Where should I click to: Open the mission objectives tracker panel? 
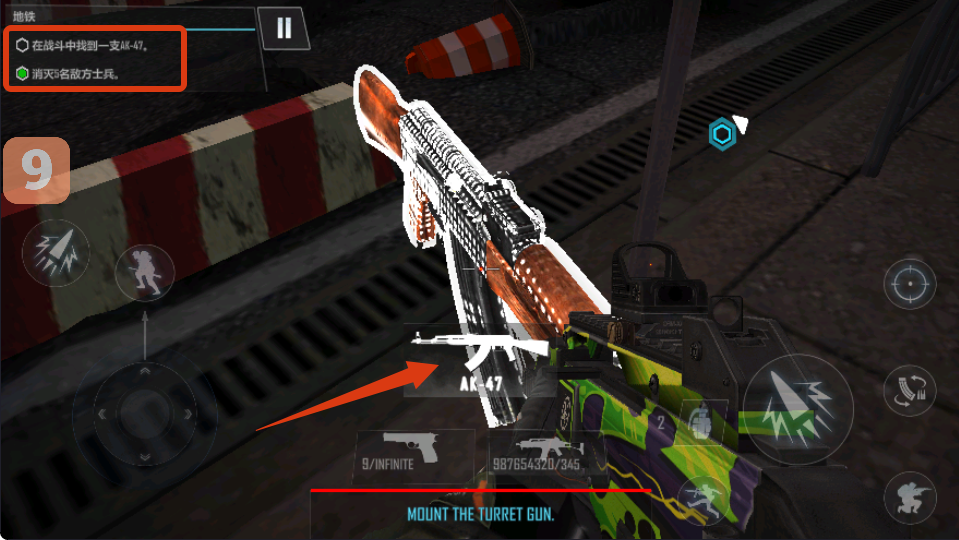pos(96,59)
